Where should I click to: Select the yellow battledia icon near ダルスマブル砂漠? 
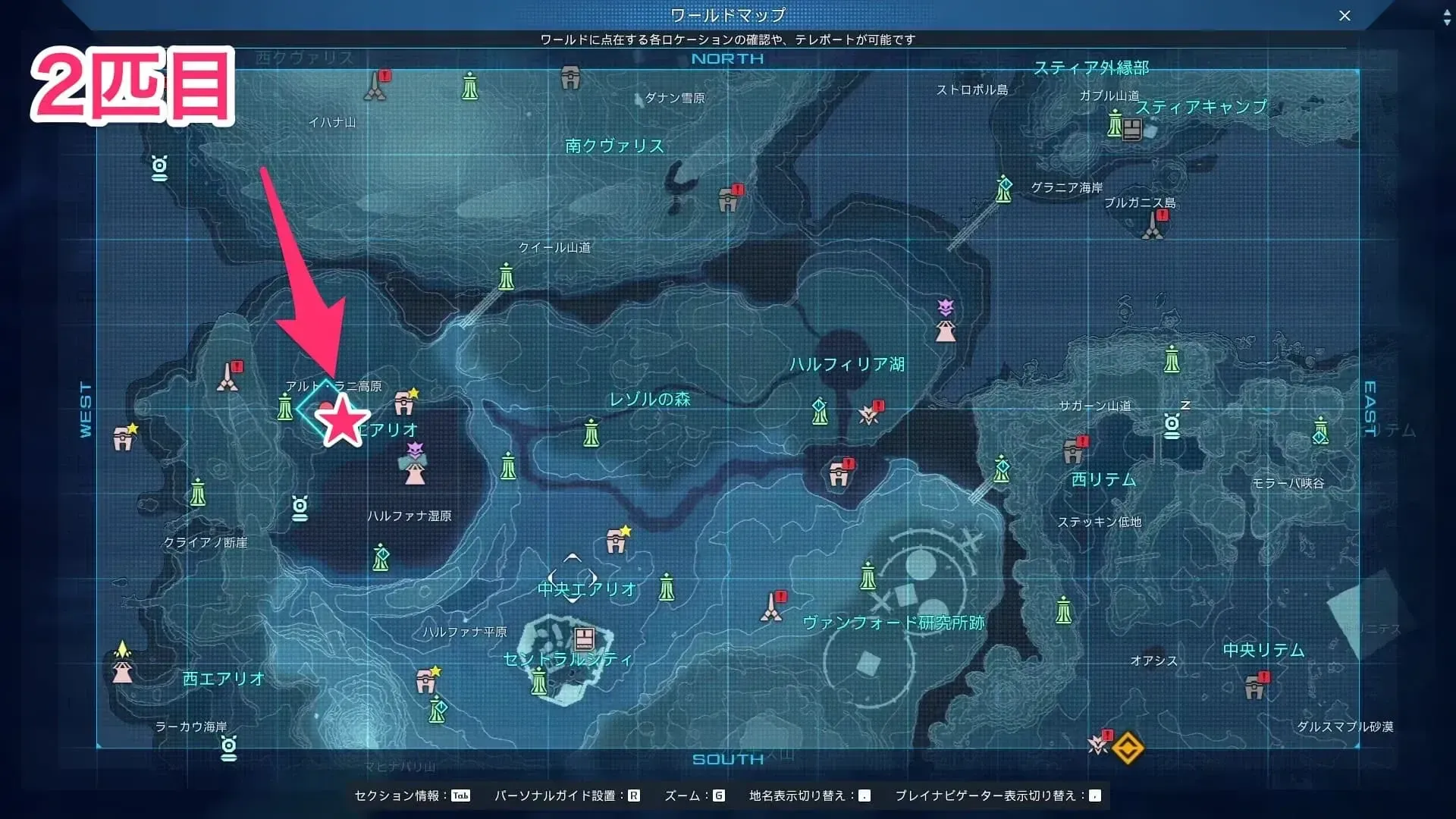tap(1128, 748)
